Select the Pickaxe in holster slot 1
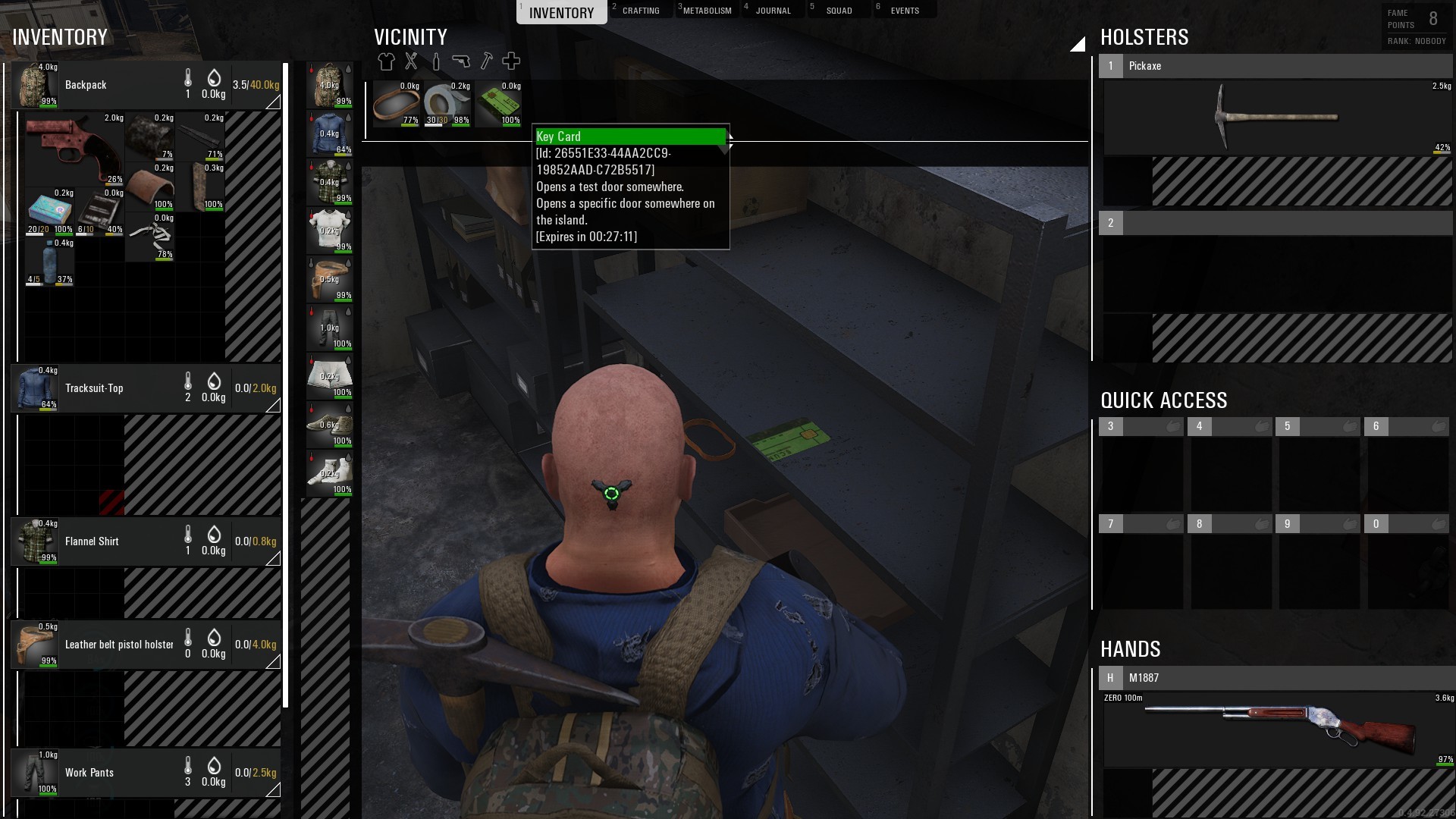1456x819 pixels. coord(1277,118)
